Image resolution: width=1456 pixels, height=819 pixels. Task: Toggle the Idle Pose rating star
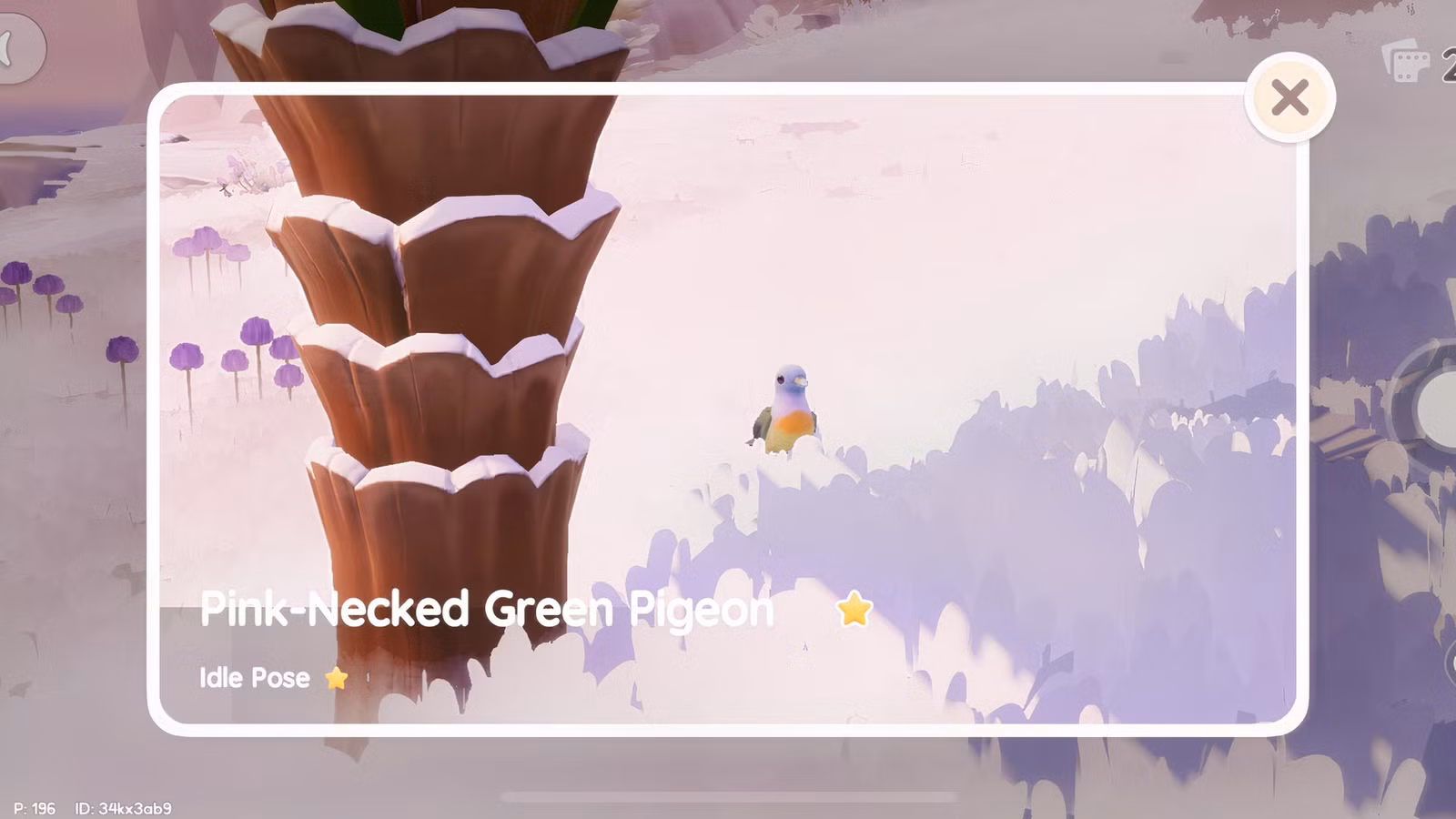[x=335, y=677]
